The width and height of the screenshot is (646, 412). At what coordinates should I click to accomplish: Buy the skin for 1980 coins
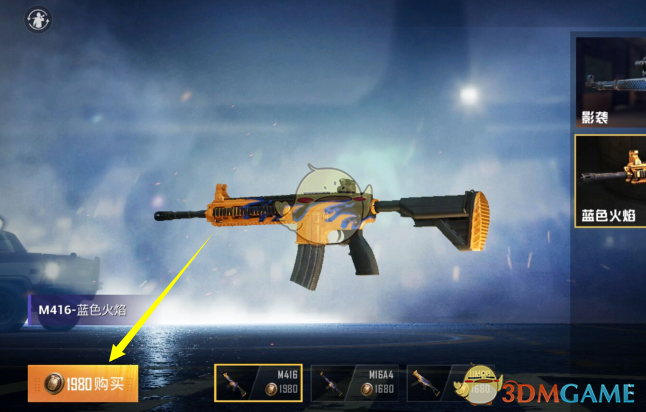click(83, 384)
